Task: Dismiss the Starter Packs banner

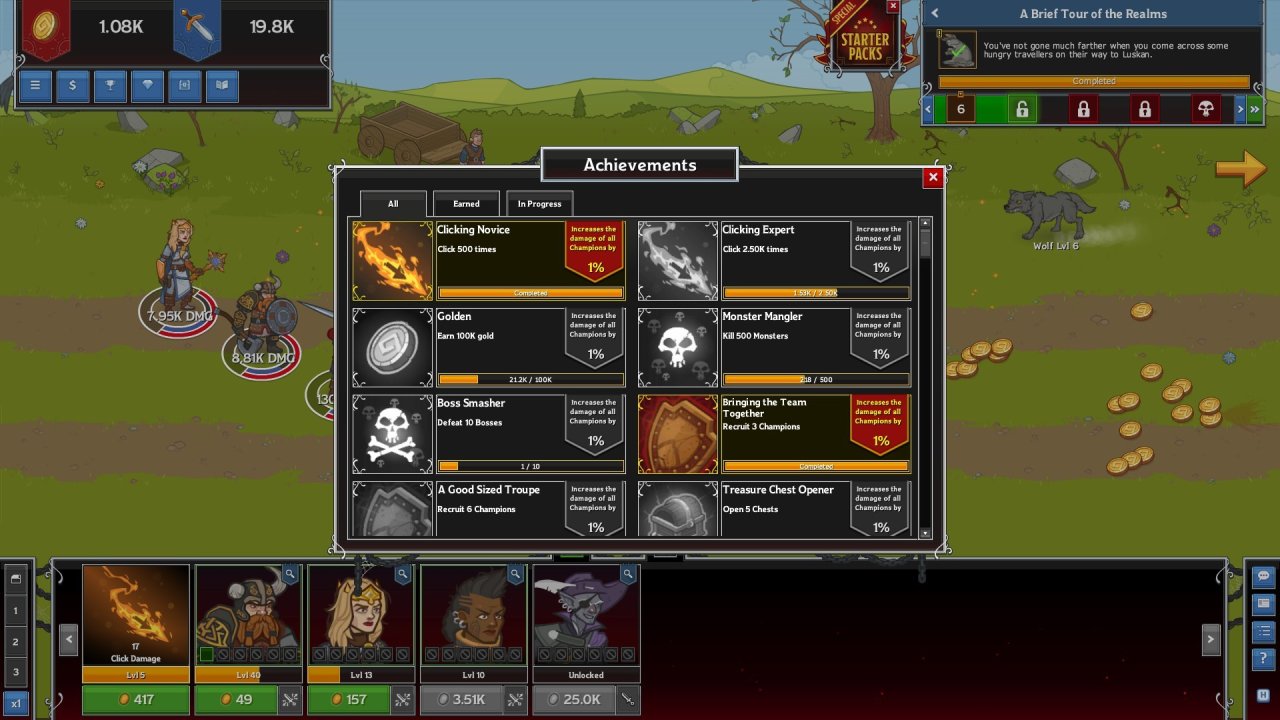Action: [x=893, y=7]
